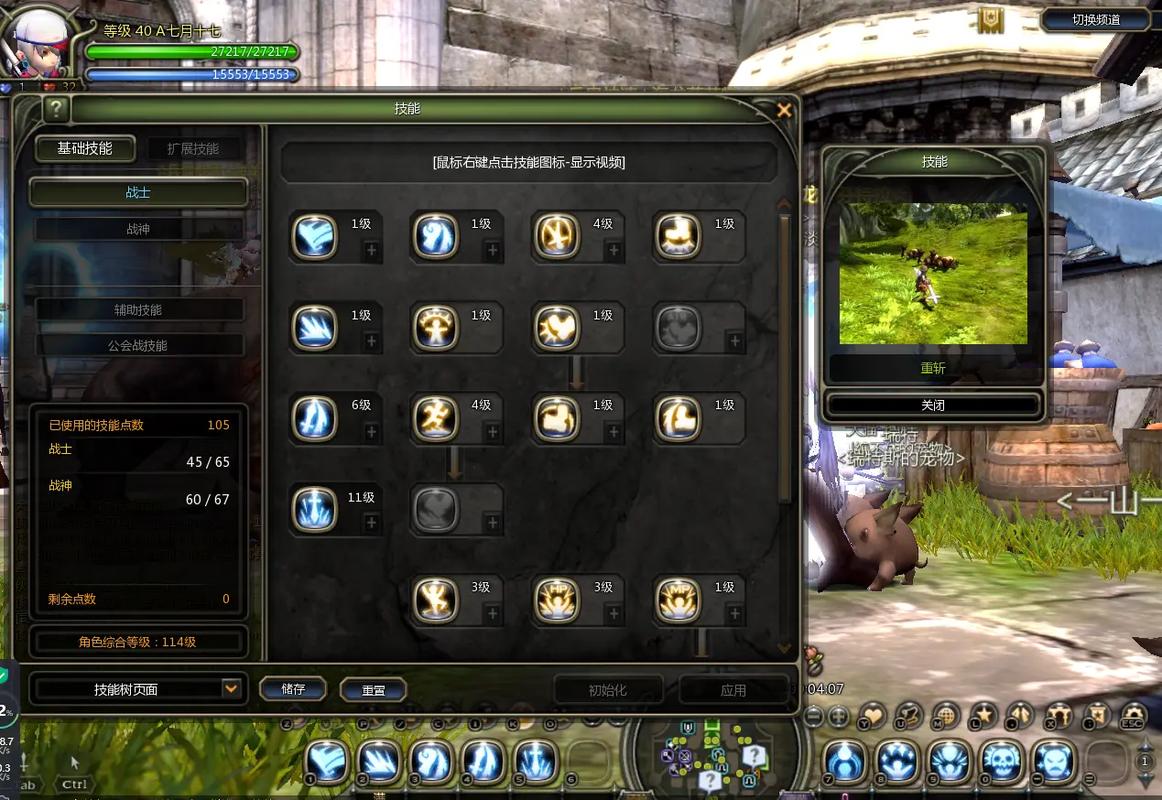Image resolution: width=1162 pixels, height=800 pixels.
Task: Click the 初始化 initialize button
Action: [608, 690]
